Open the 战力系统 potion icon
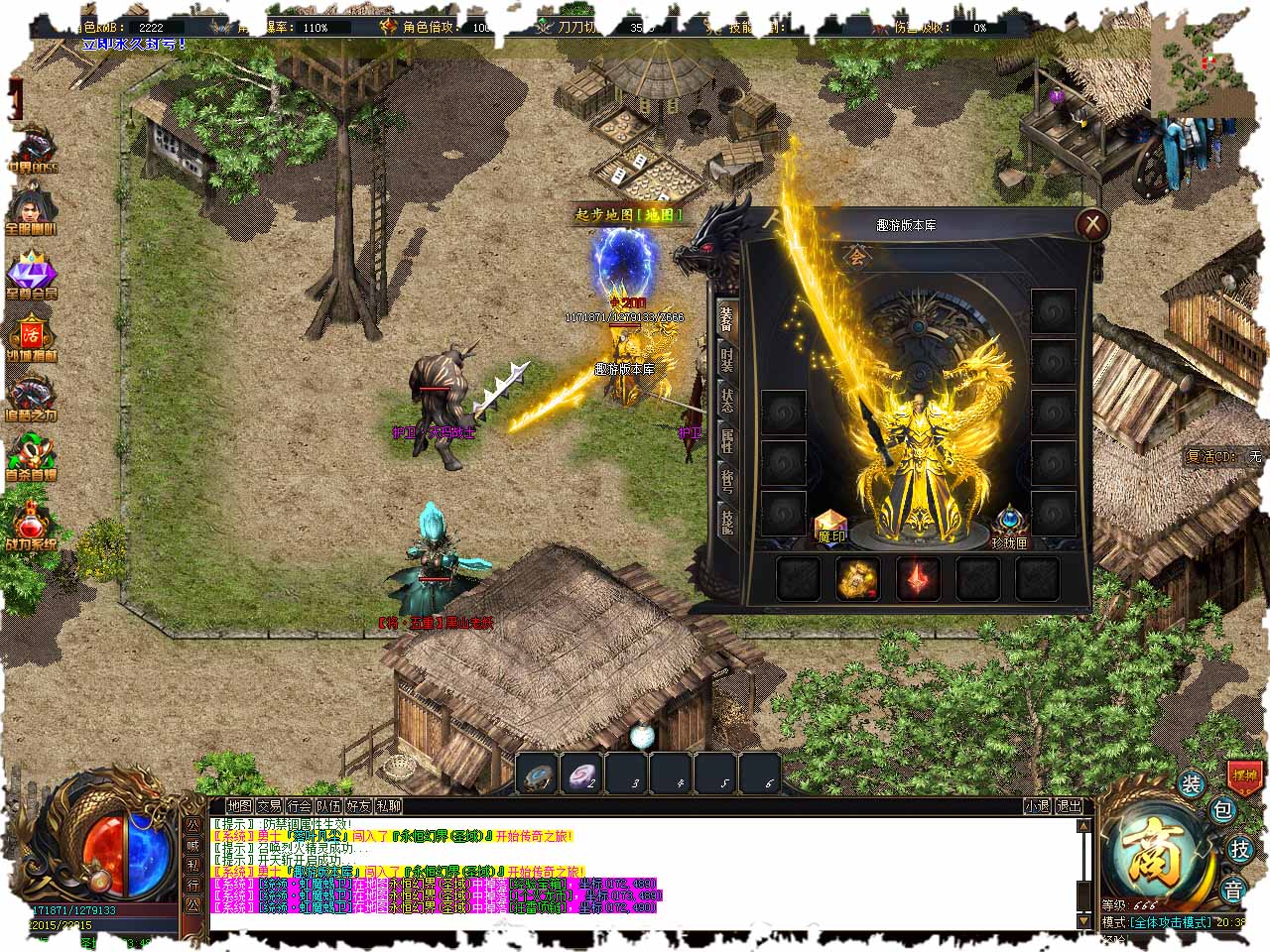 pos(33,524)
